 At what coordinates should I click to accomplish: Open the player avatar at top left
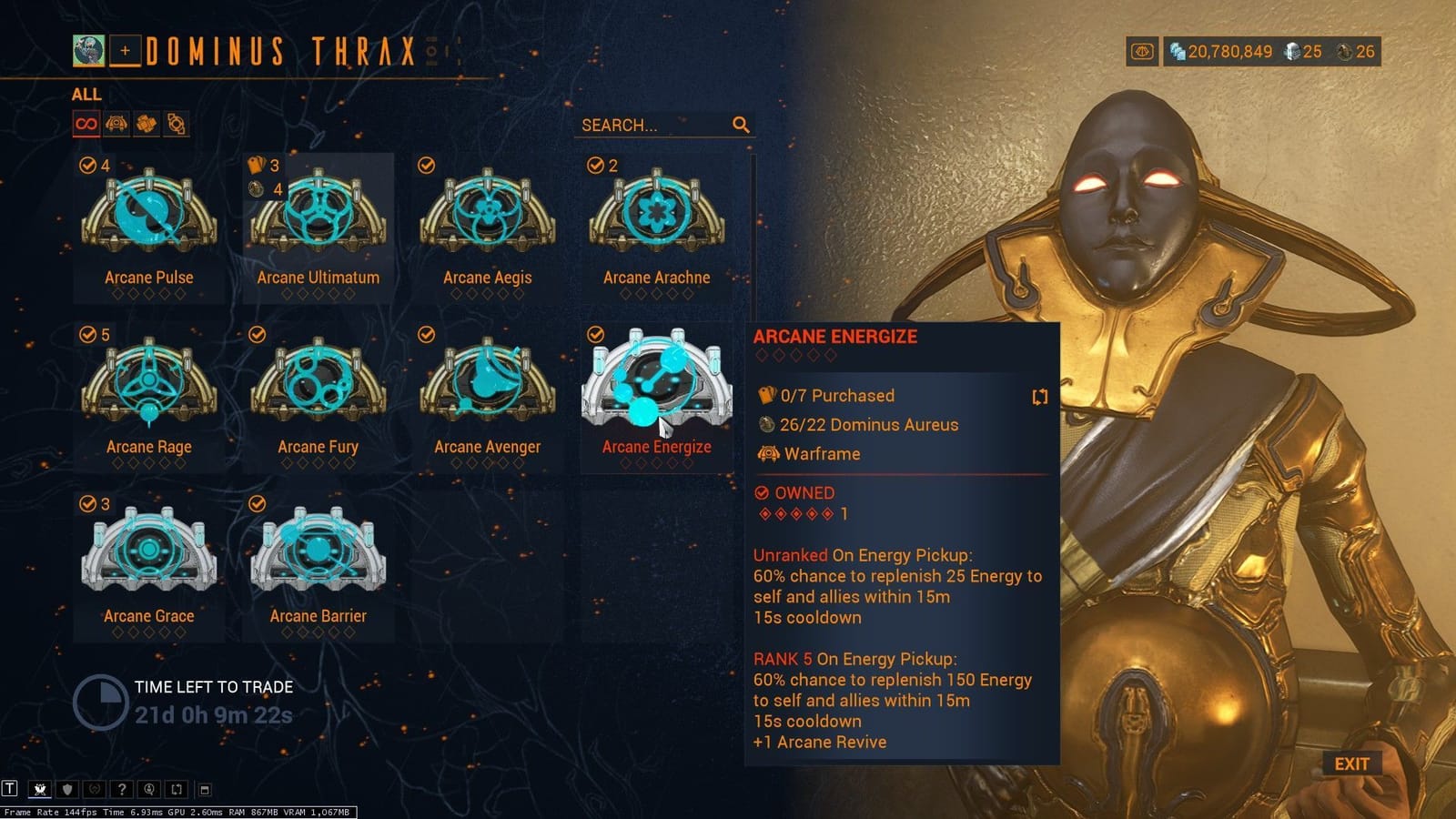pyautogui.click(x=87, y=50)
